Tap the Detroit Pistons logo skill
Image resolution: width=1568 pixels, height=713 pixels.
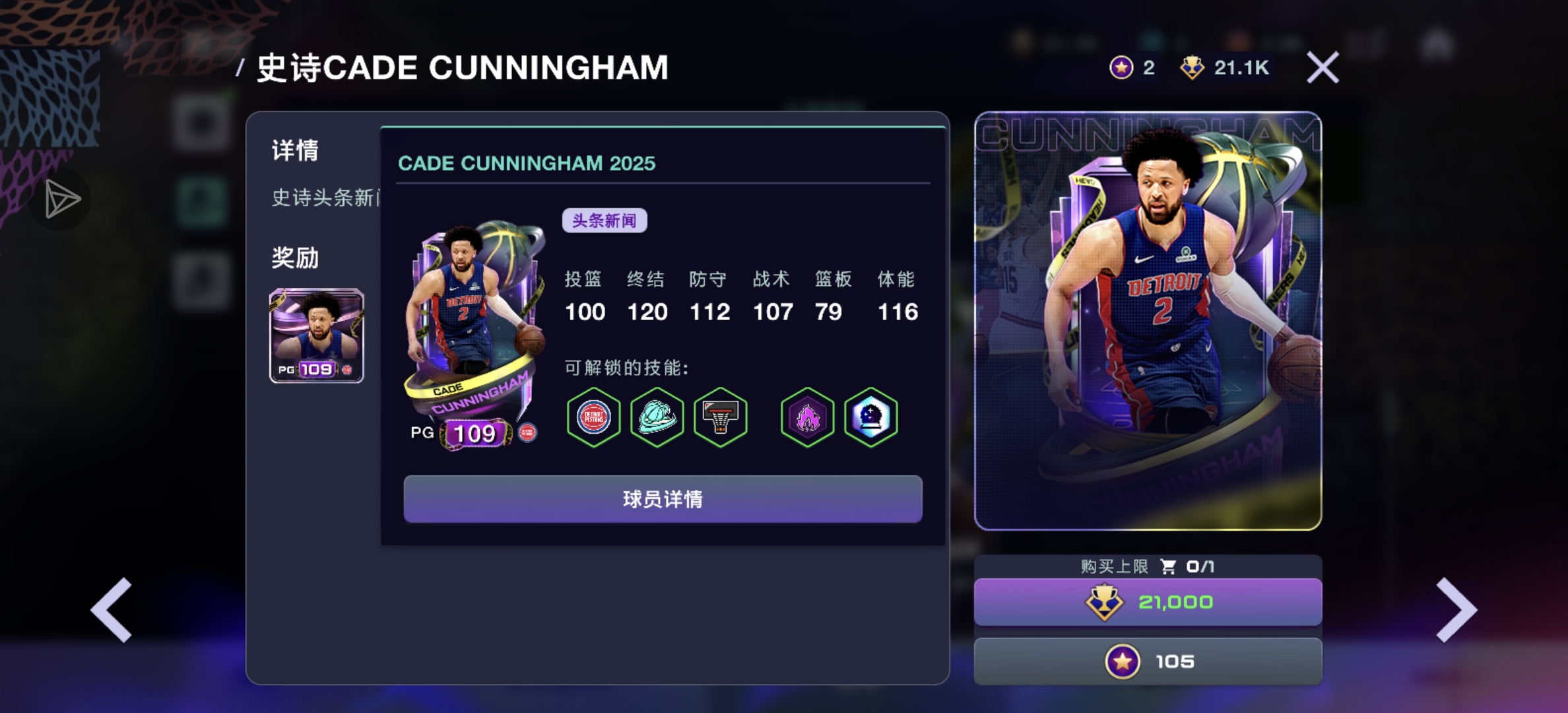(593, 417)
